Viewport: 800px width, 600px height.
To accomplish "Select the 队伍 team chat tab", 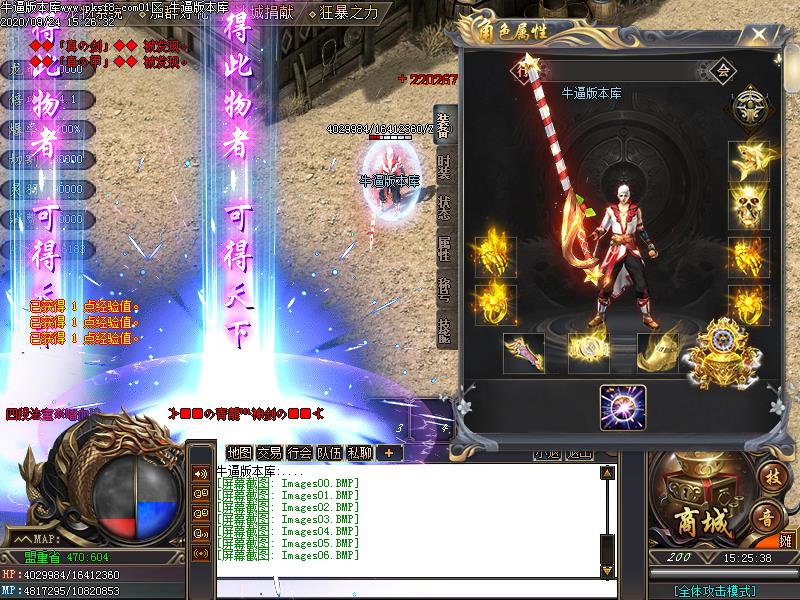I will click(x=330, y=452).
